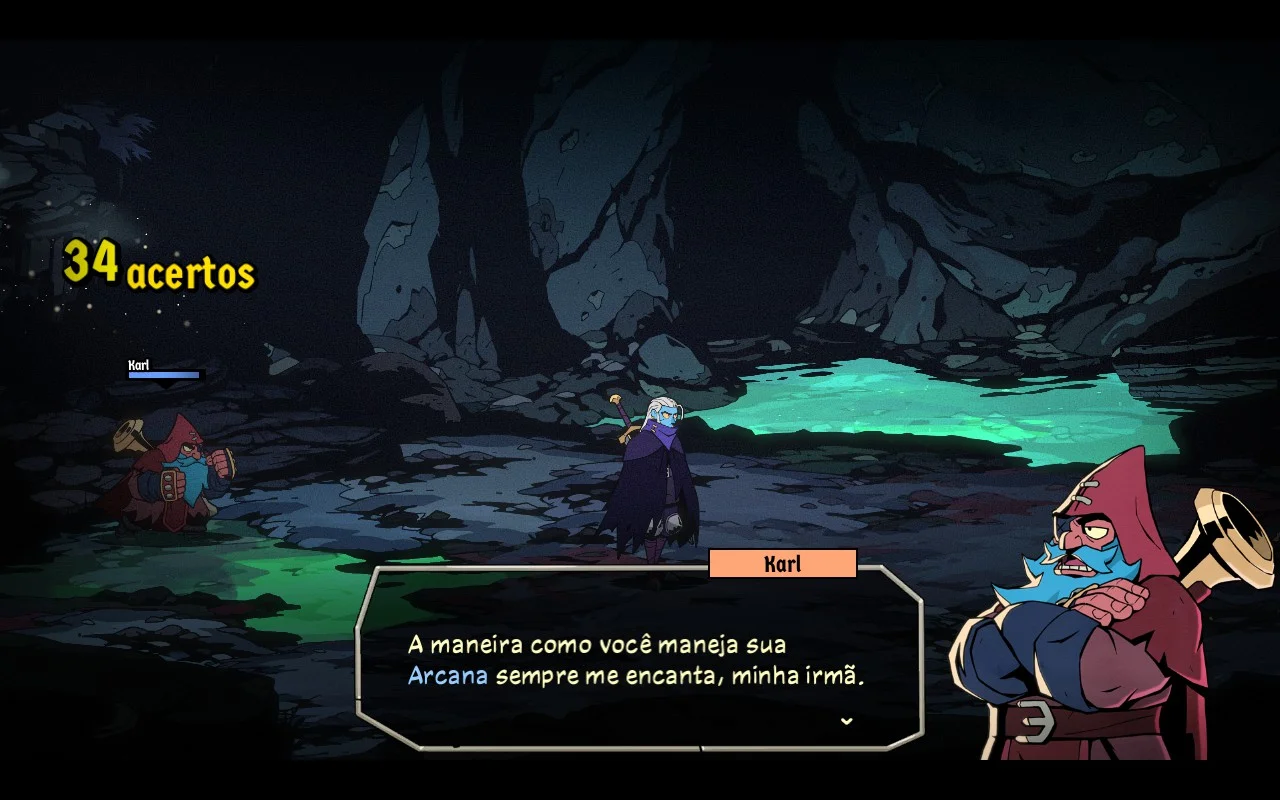This screenshot has width=1280, height=800.
Task: Advance dialogue with the down arrow
Action: pyautogui.click(x=847, y=720)
